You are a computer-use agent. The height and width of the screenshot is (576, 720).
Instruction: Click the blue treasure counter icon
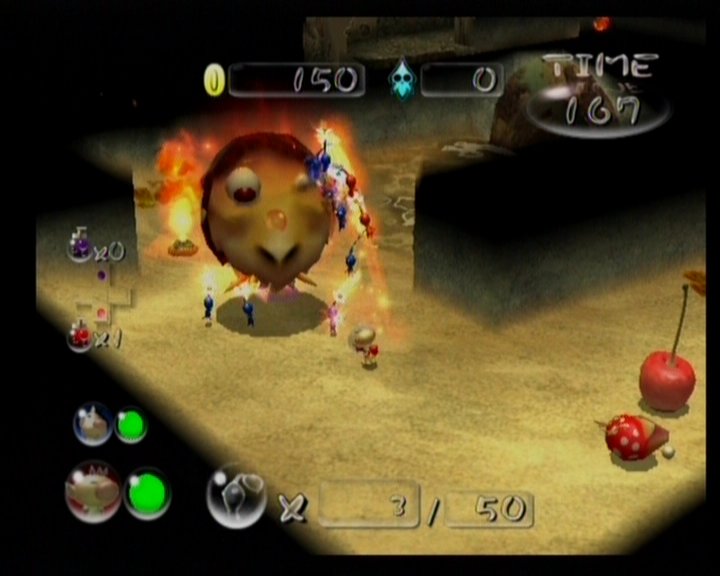(400, 80)
